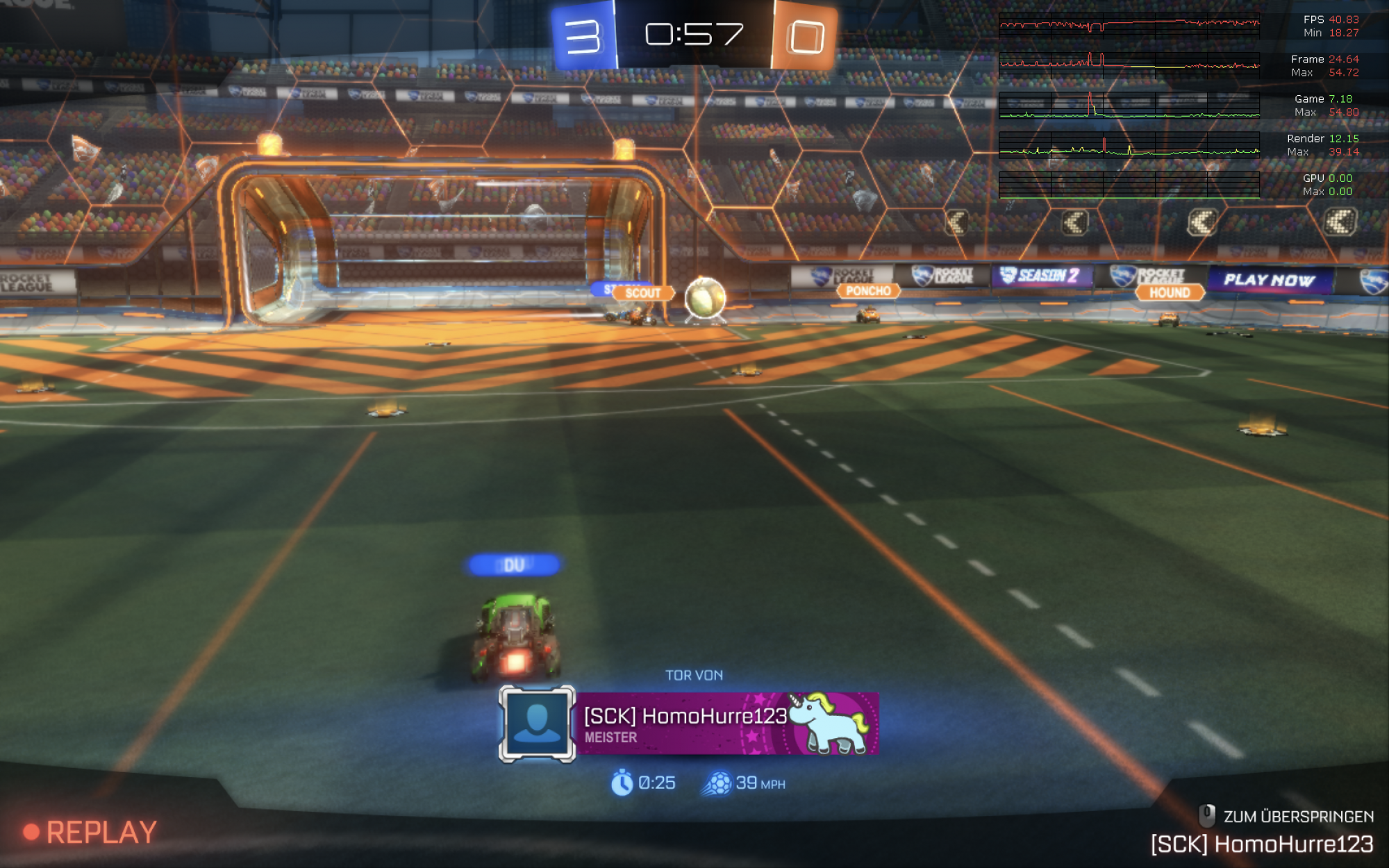The height and width of the screenshot is (868, 1389).
Task: Select the goal scorer's profile avatar
Action: coord(537,724)
